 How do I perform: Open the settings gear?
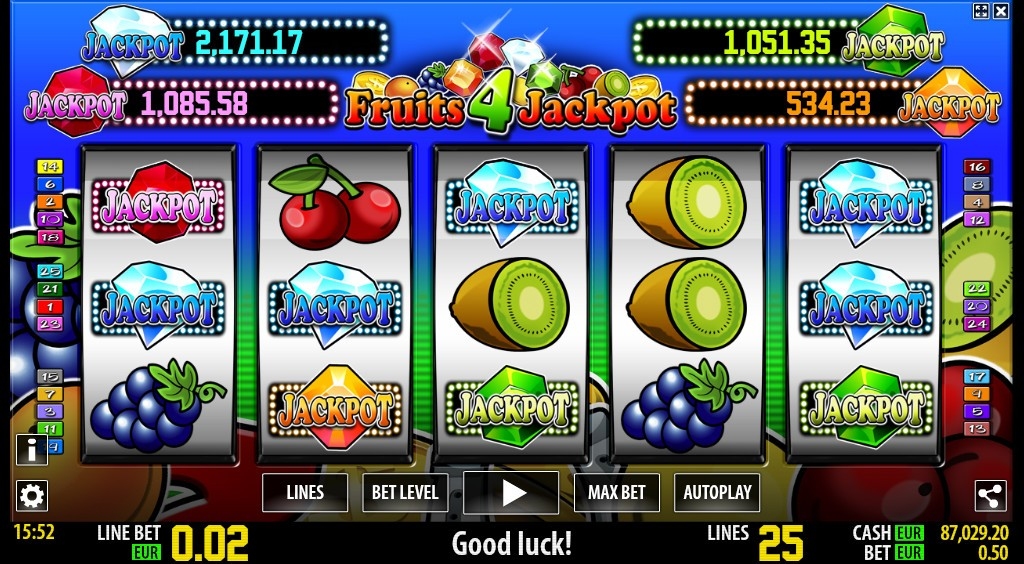click(x=32, y=495)
